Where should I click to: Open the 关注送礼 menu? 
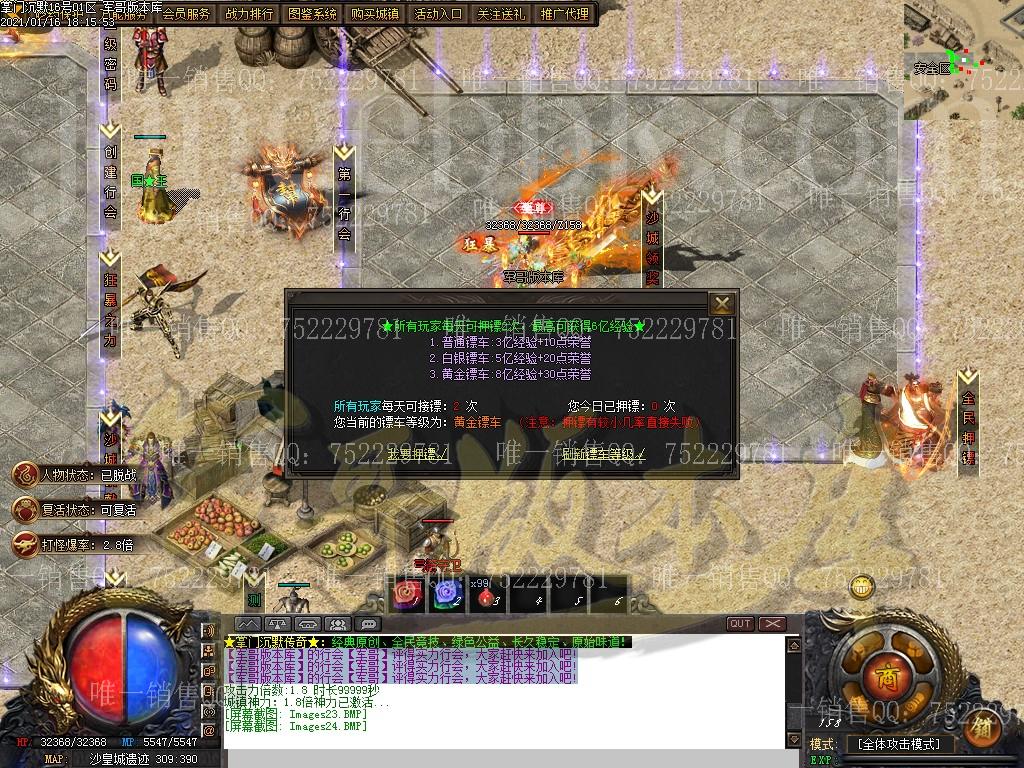point(501,14)
